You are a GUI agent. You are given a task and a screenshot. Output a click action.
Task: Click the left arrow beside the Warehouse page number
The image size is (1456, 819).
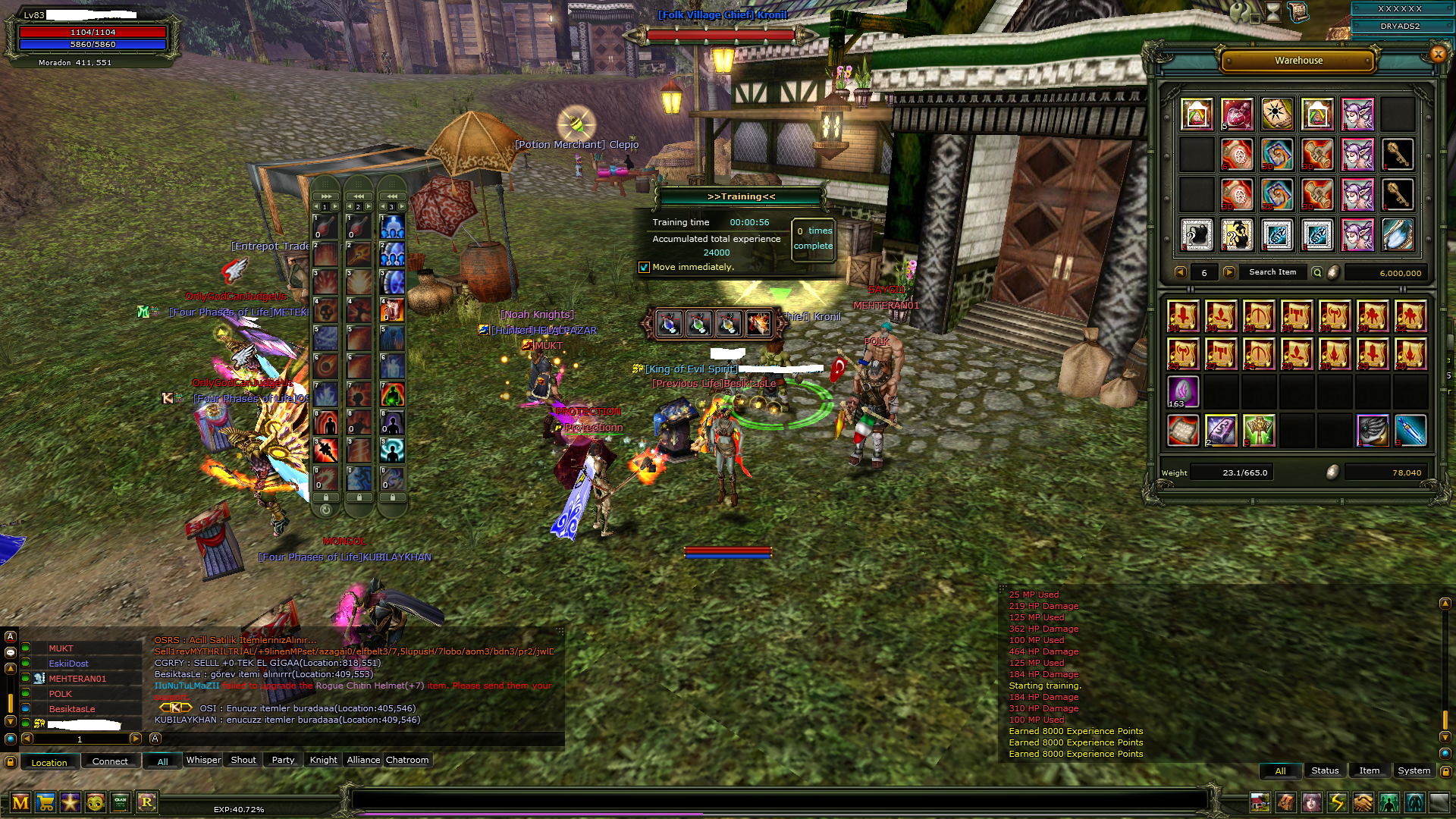tap(1181, 272)
